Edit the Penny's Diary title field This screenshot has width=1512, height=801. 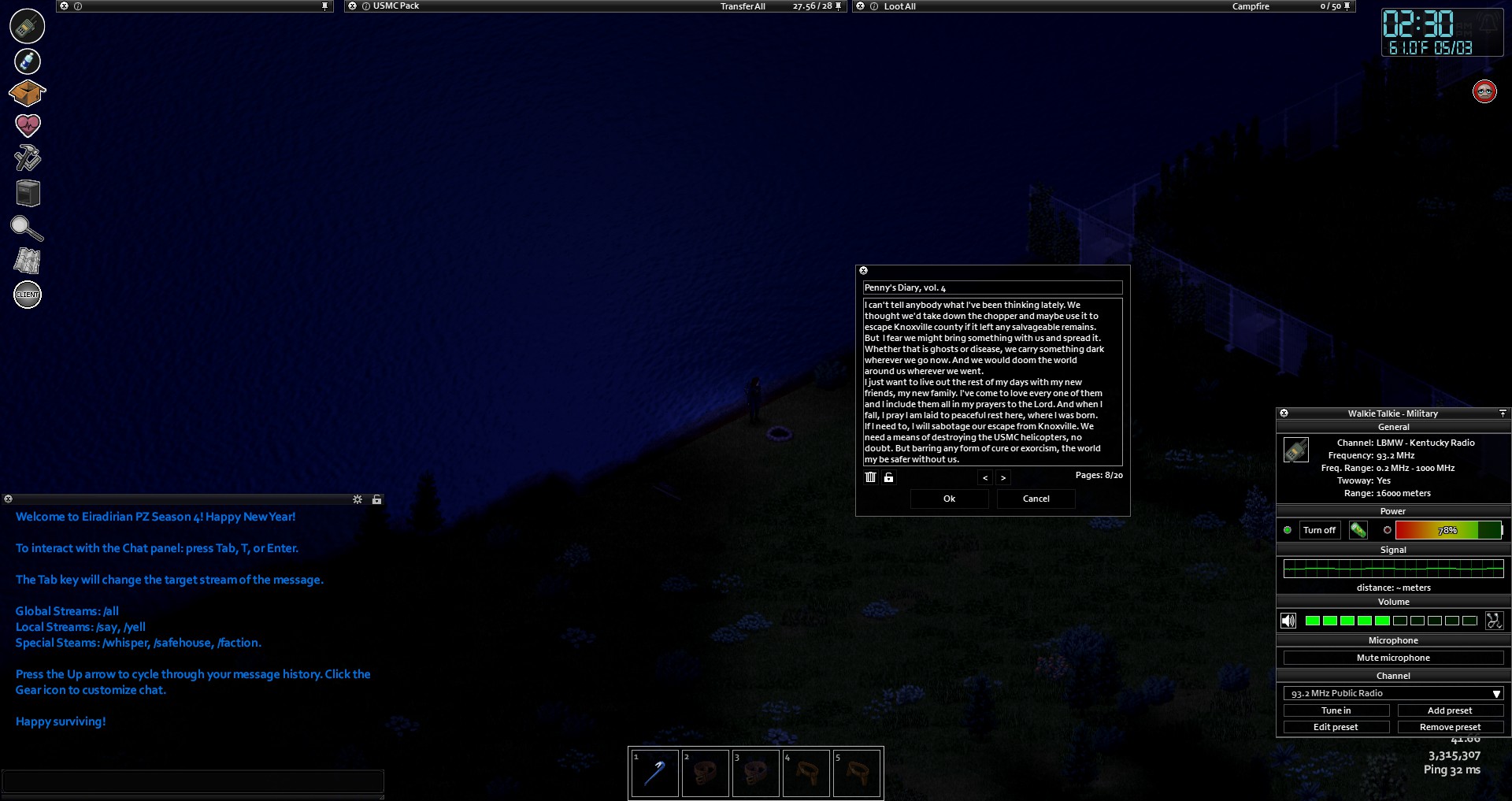pyautogui.click(x=992, y=287)
